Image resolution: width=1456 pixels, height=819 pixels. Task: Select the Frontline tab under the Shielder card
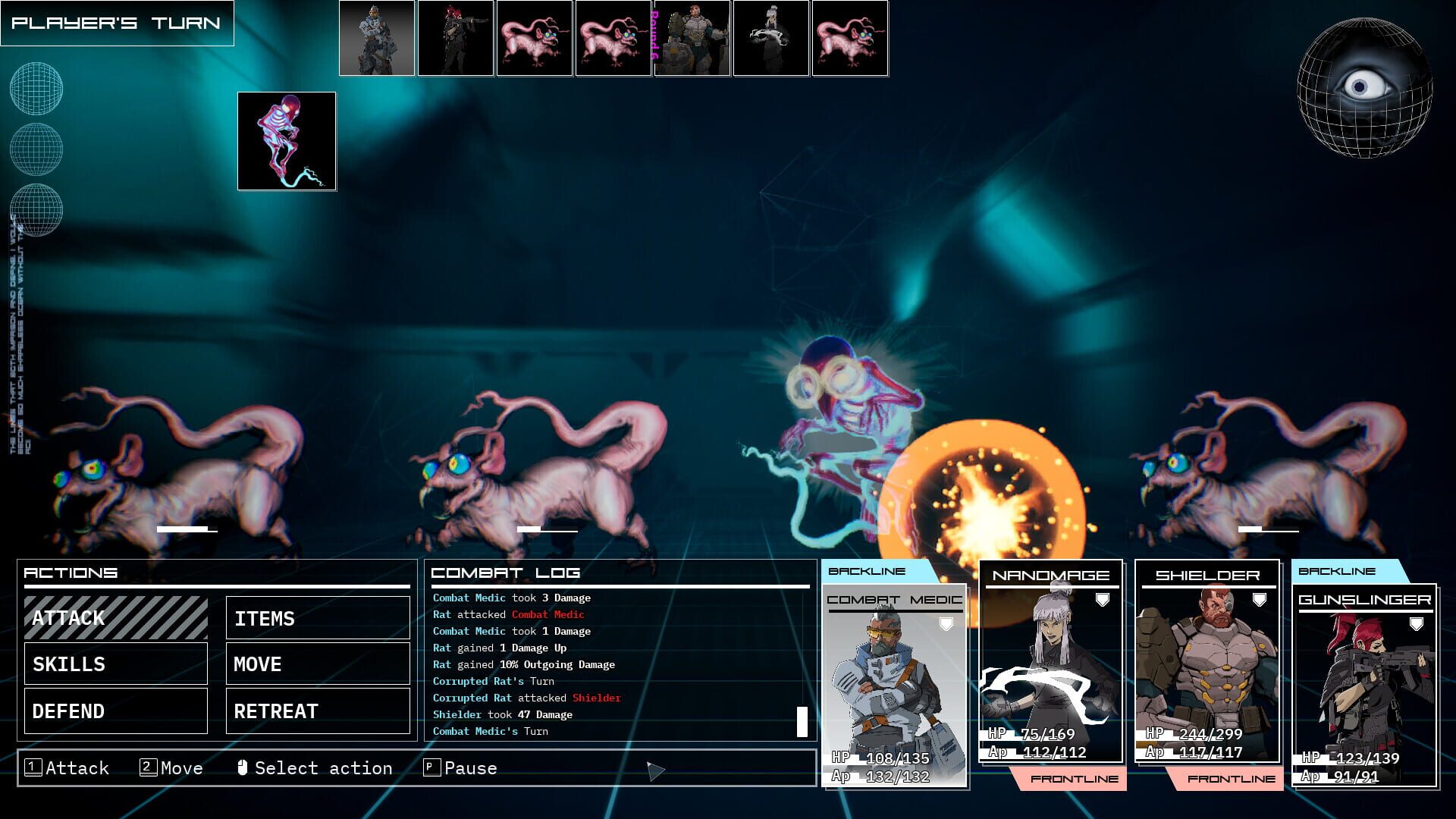[x=1232, y=779]
